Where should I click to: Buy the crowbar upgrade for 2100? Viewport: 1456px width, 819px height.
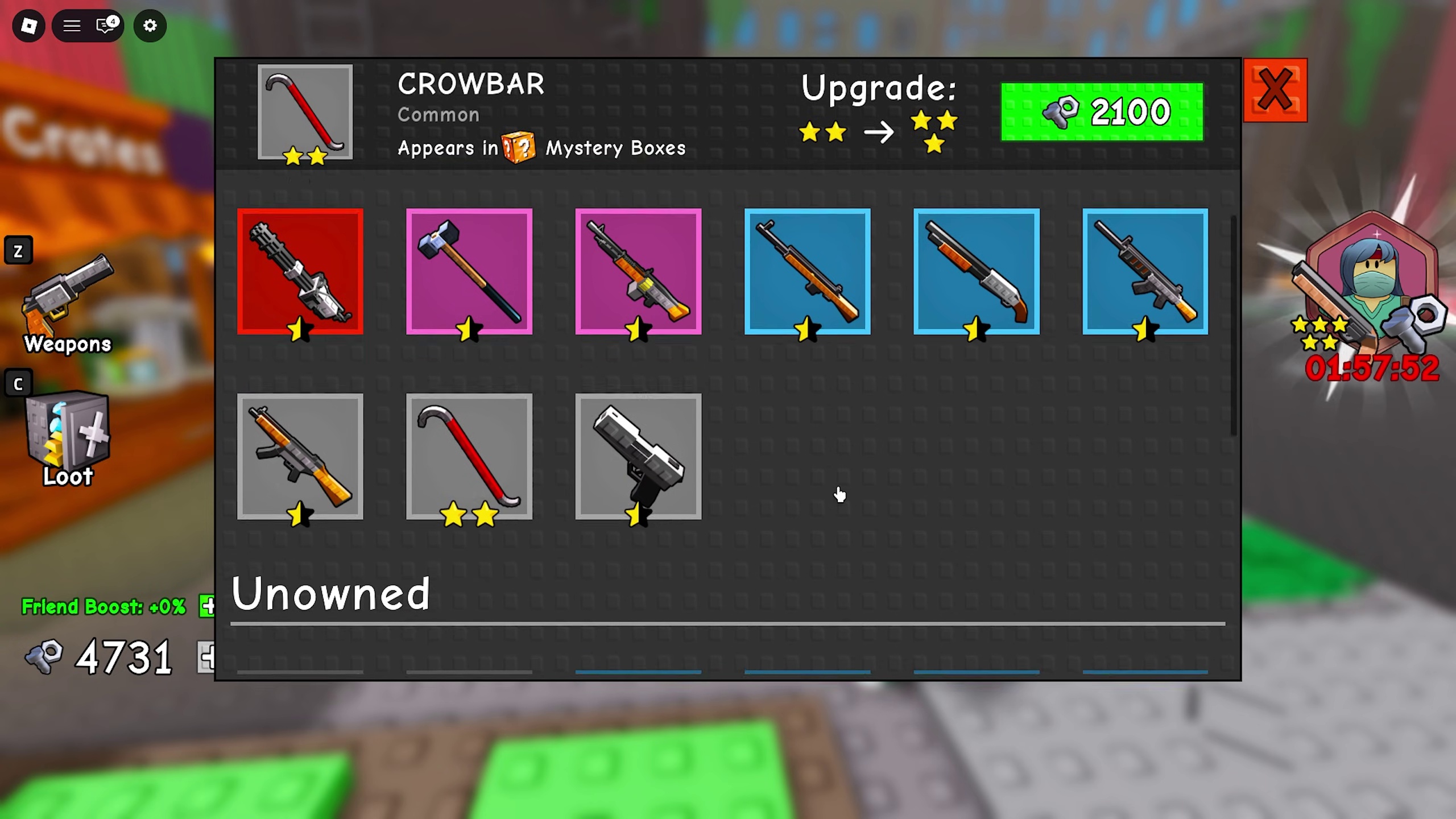pos(1102,111)
